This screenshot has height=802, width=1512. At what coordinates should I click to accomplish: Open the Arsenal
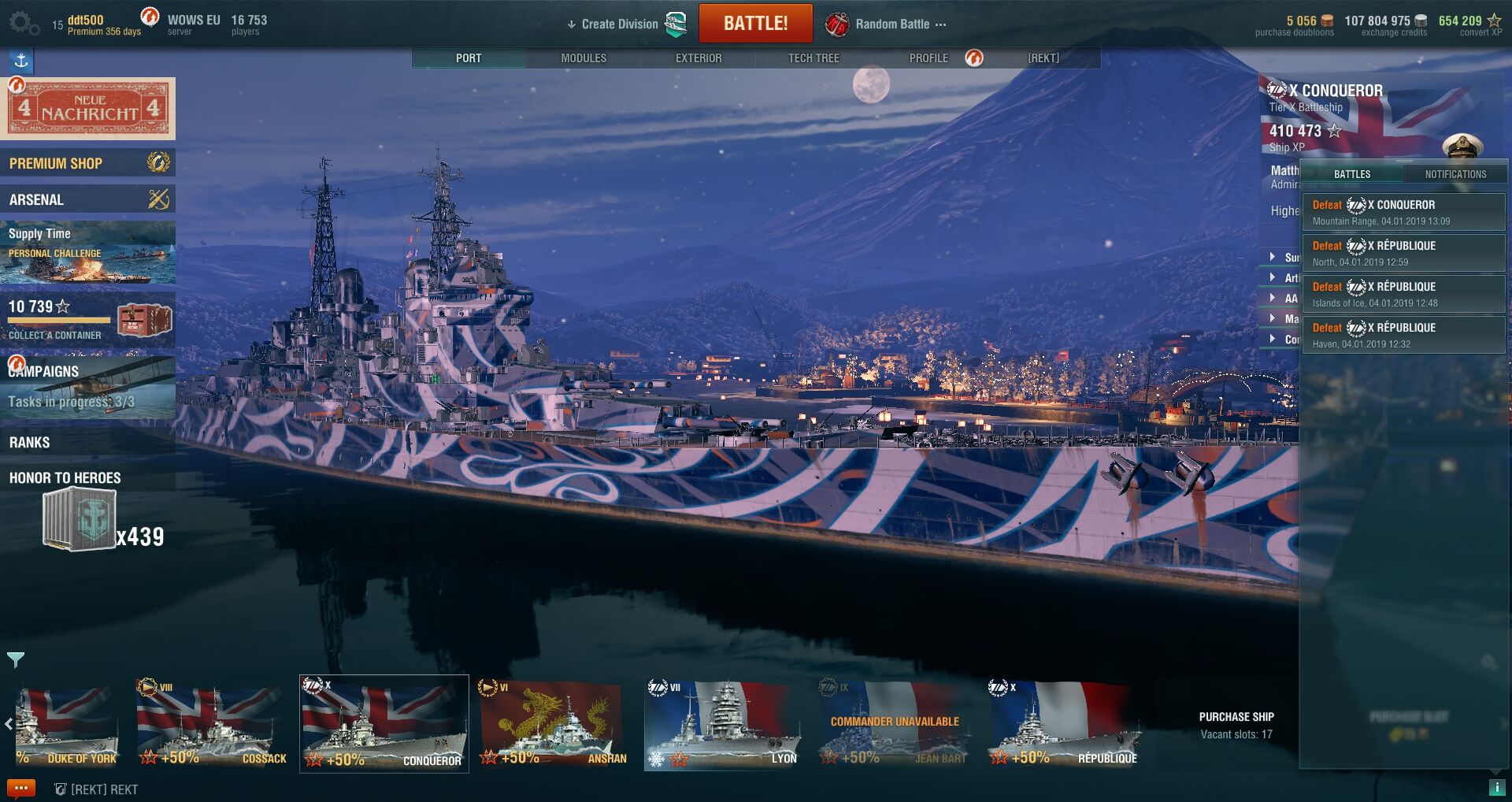coord(87,199)
